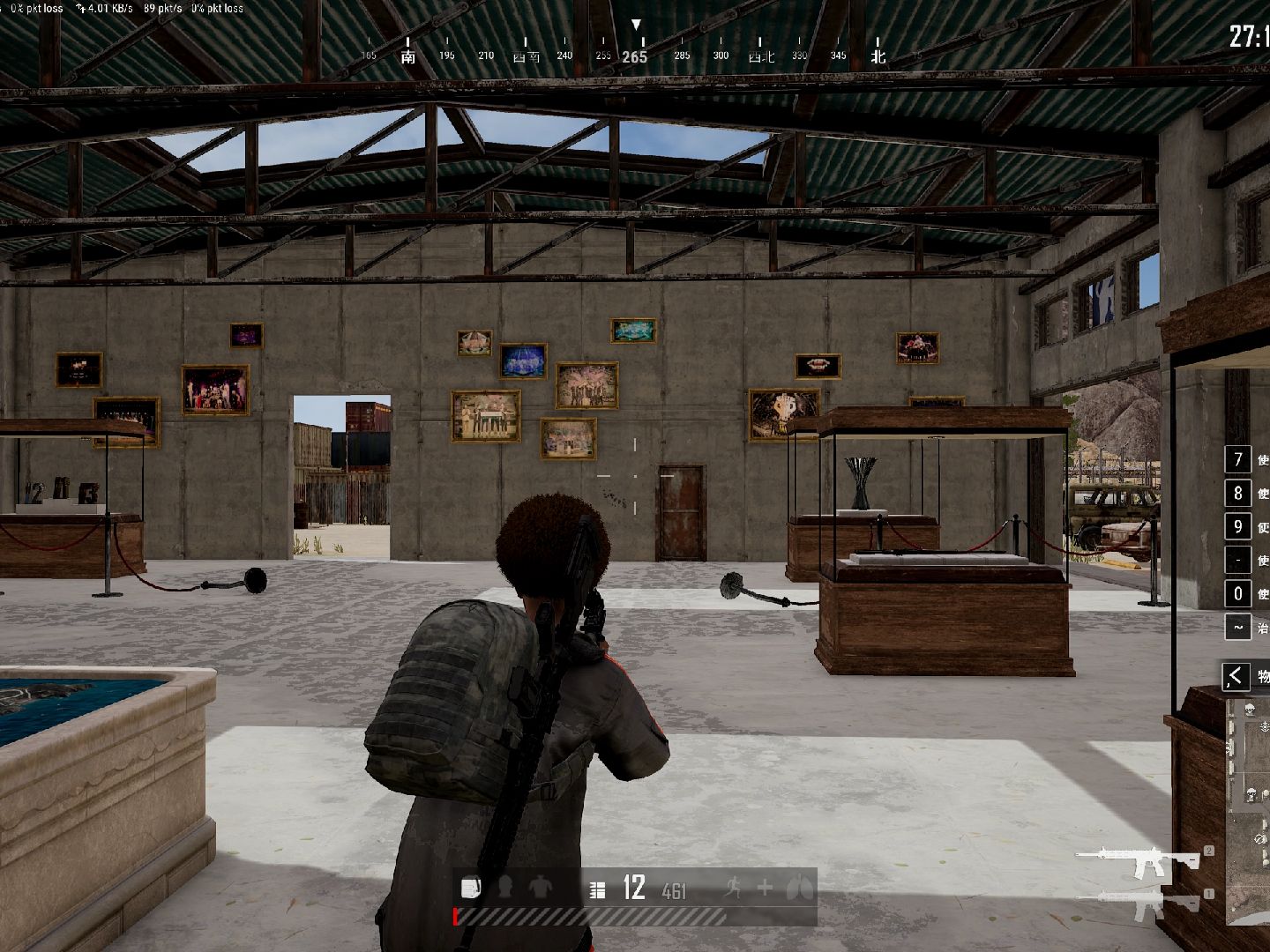Click the fire-mode magazine icon beside ammo count

pos(598,890)
